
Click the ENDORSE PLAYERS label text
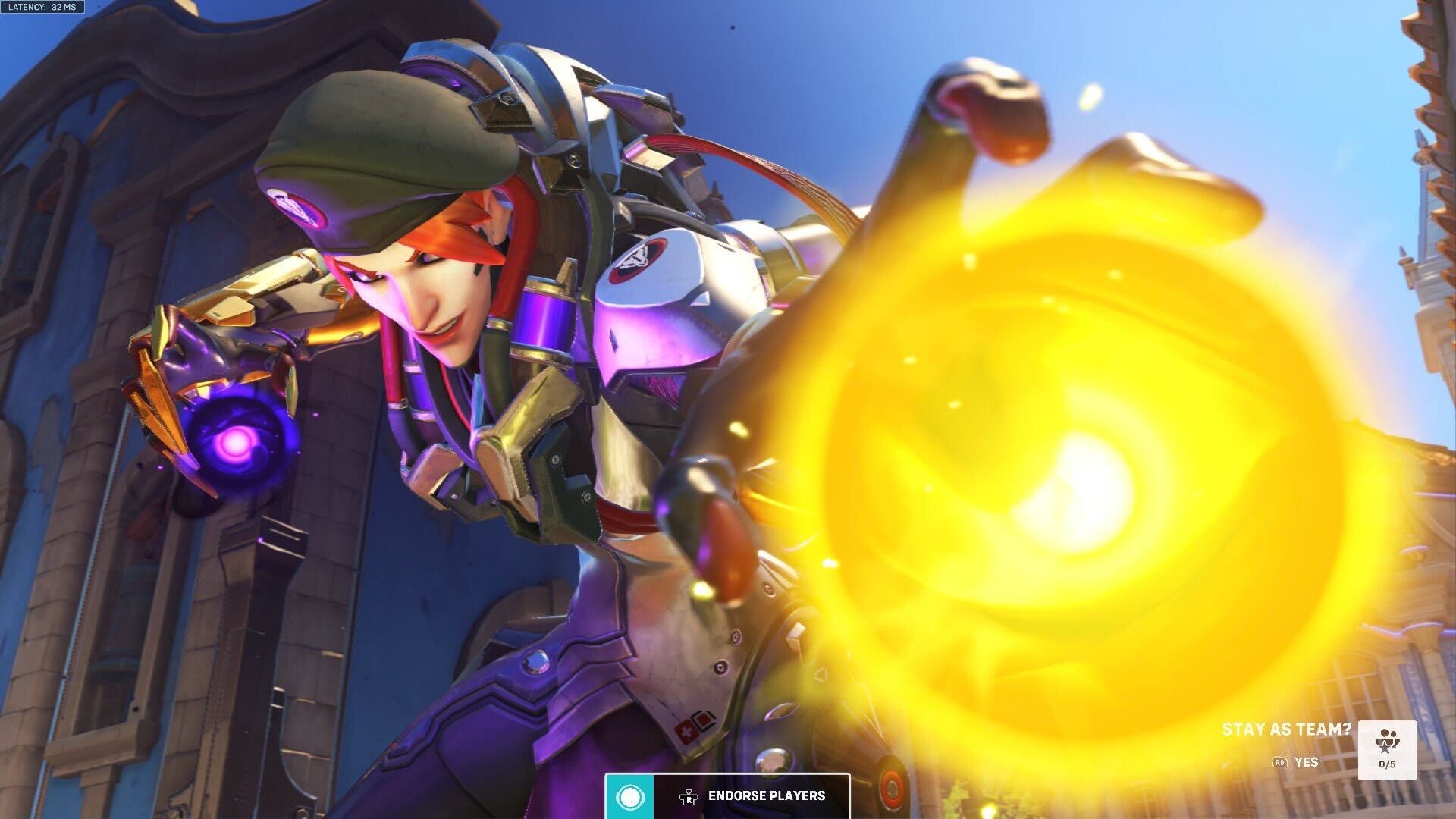[x=766, y=796]
